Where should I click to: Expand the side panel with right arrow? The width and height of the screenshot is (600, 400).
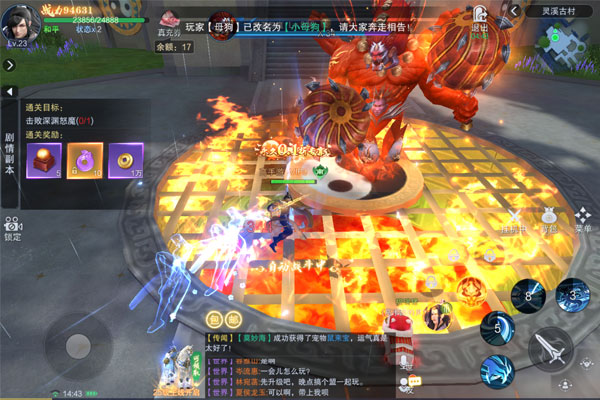(9, 65)
